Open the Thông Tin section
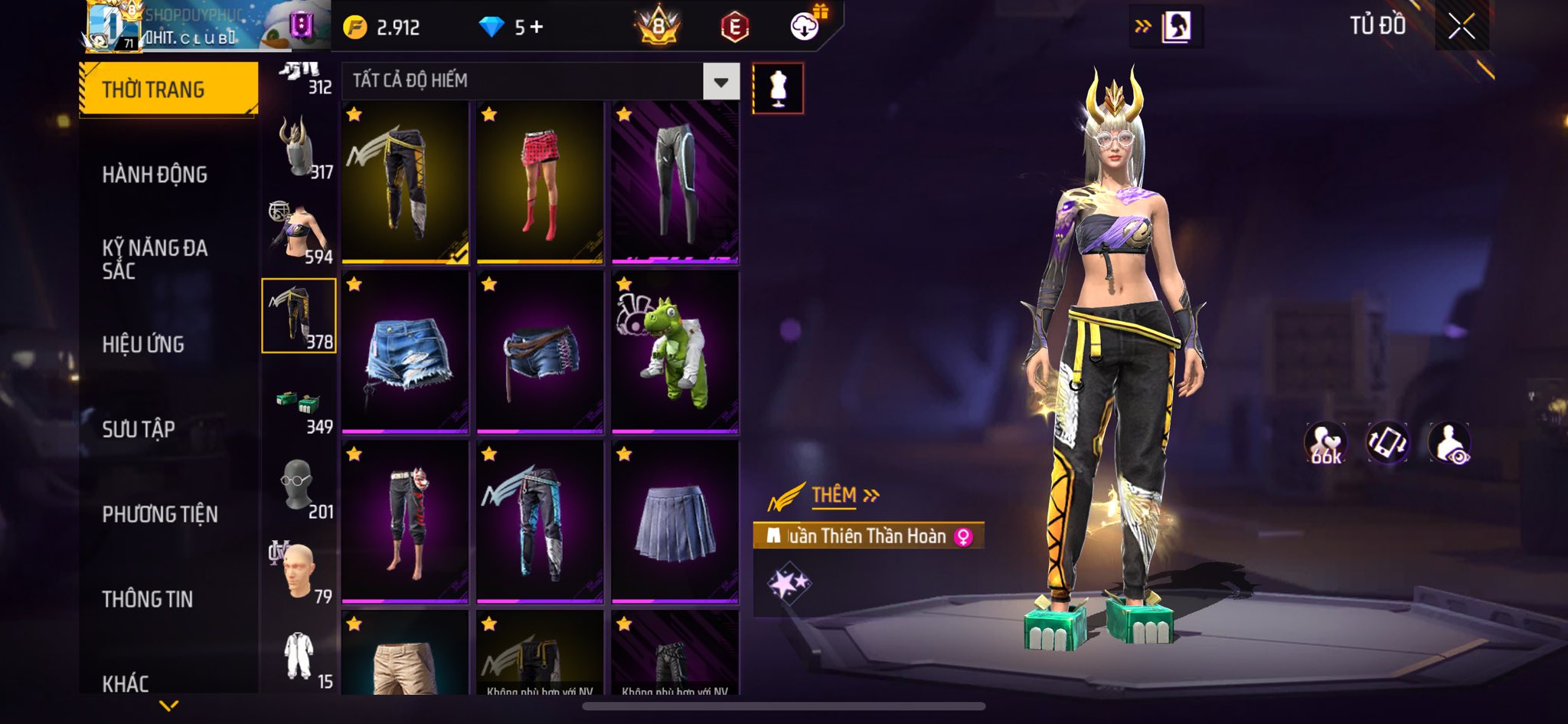The image size is (1568, 724). click(x=148, y=599)
